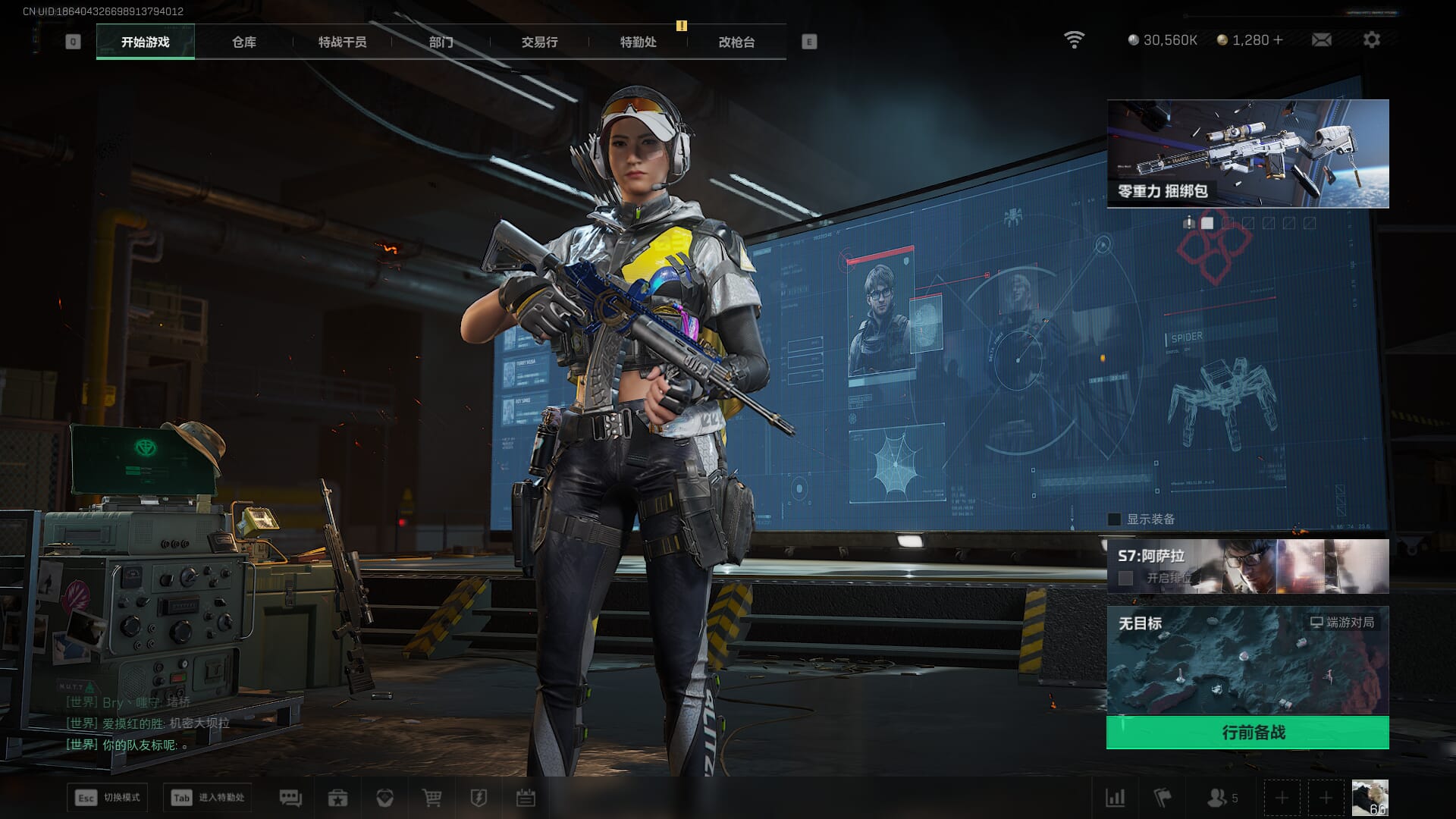
Task: Select the 部门 department tab
Action: [441, 42]
